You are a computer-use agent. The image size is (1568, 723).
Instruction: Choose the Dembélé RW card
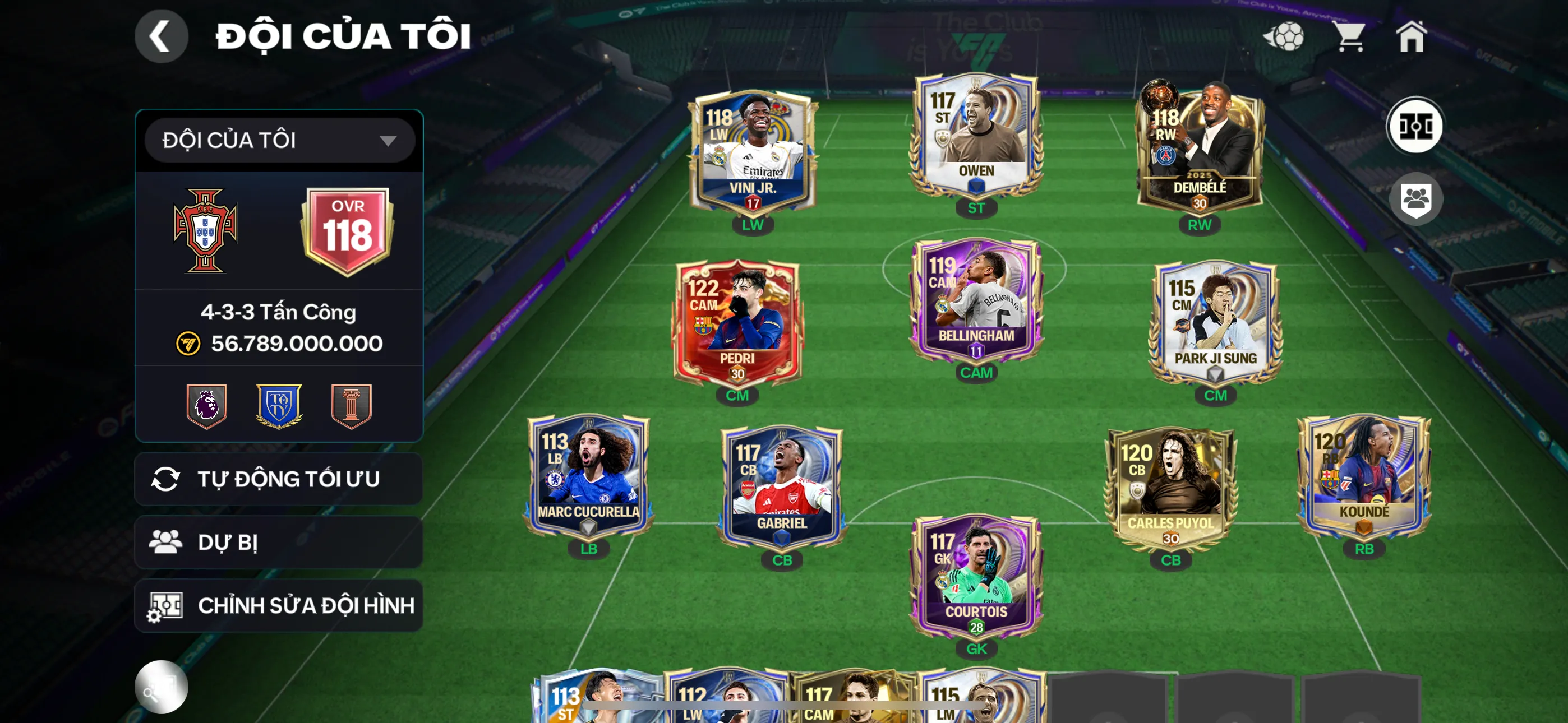[1199, 149]
